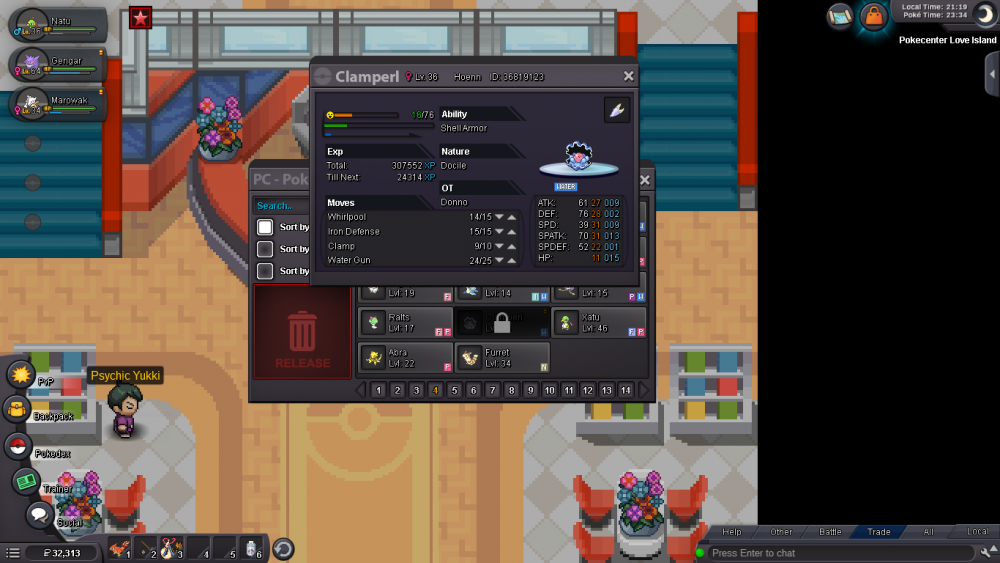The width and height of the screenshot is (1000, 563).
Task: Open the Backpack
Action: pyautogui.click(x=18, y=409)
